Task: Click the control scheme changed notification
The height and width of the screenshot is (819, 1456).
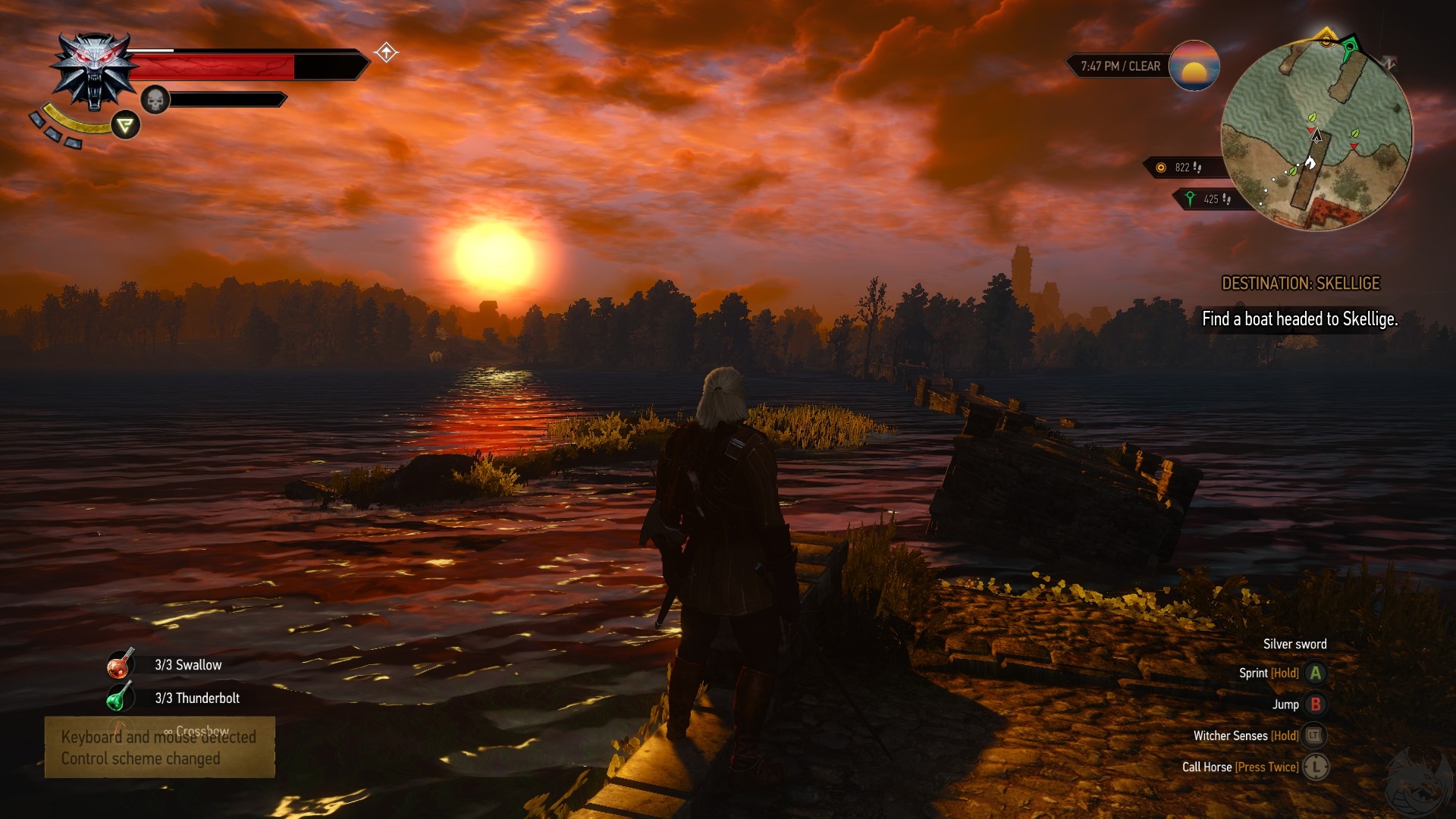Action: (159, 748)
